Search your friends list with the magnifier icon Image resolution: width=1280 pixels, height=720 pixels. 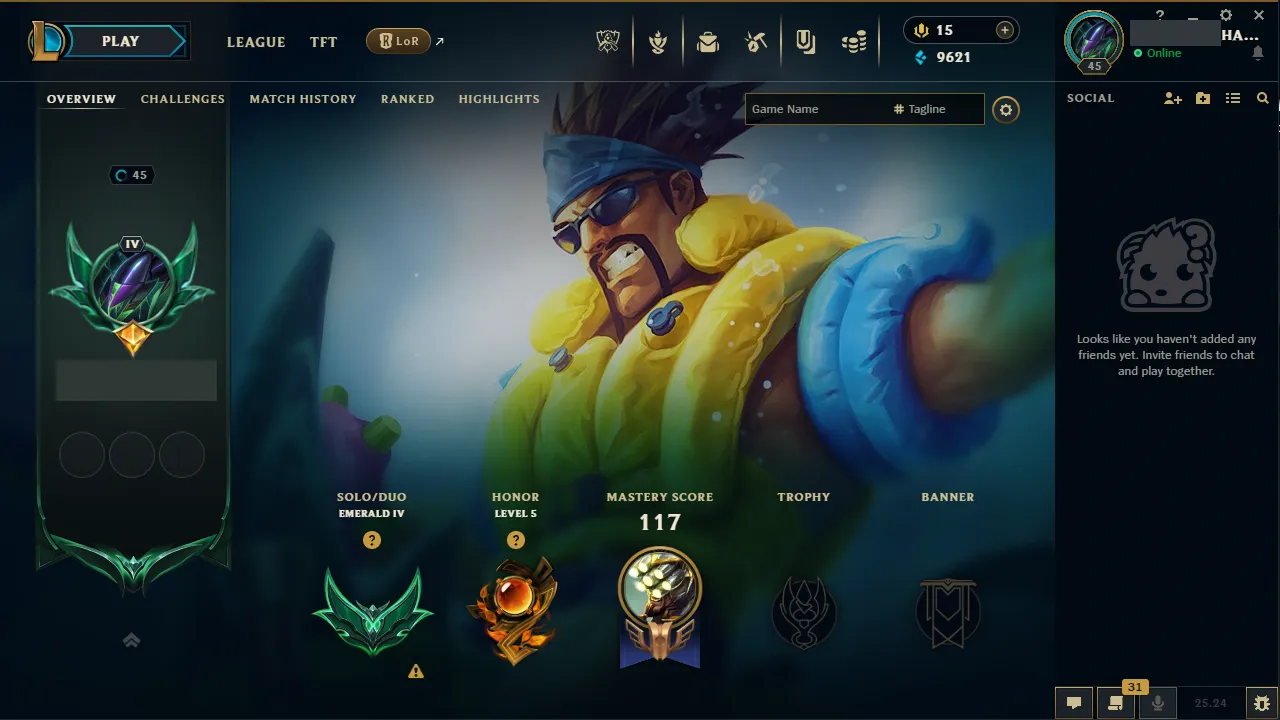[1262, 98]
